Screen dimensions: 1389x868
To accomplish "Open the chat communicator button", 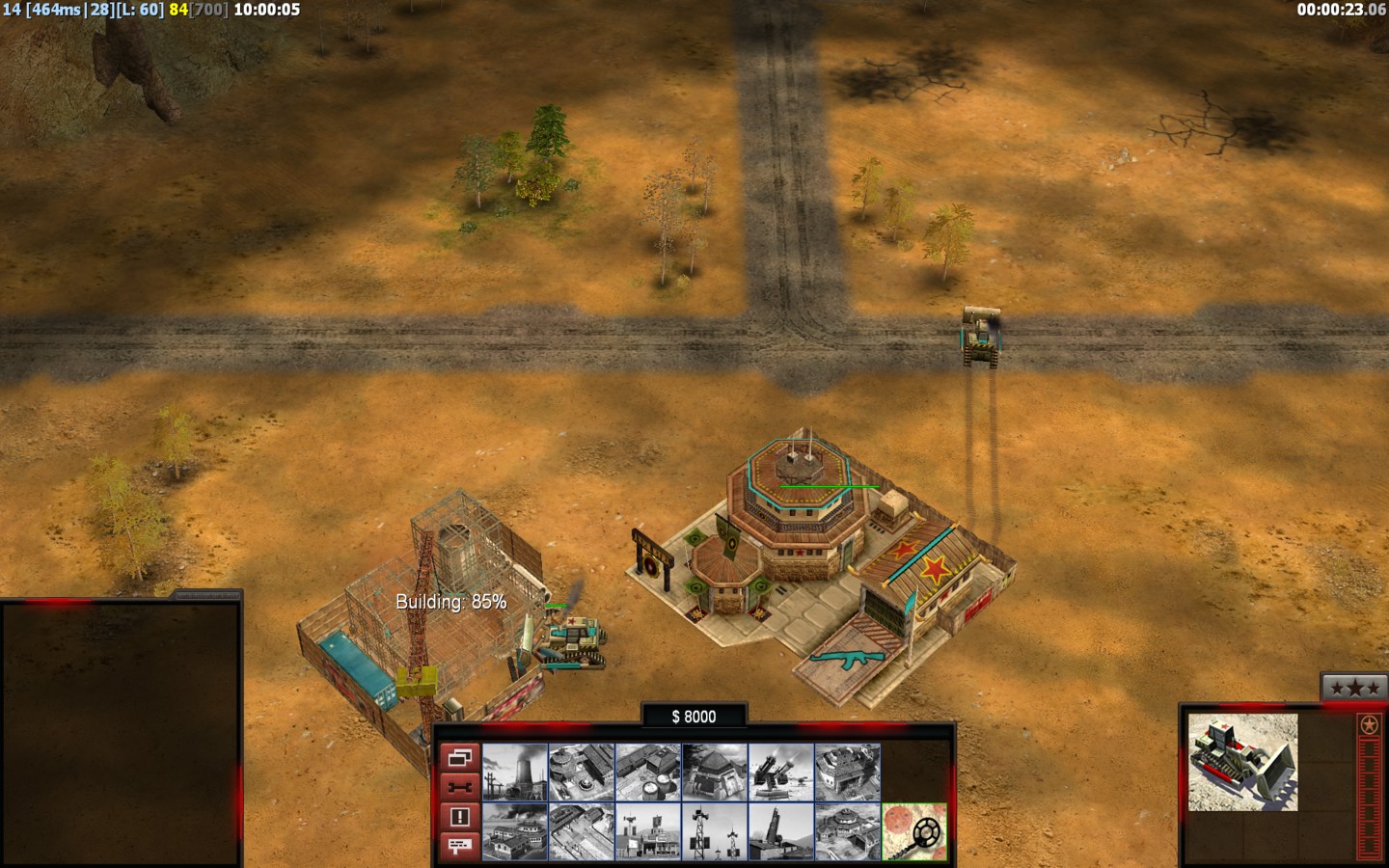I will (x=459, y=846).
